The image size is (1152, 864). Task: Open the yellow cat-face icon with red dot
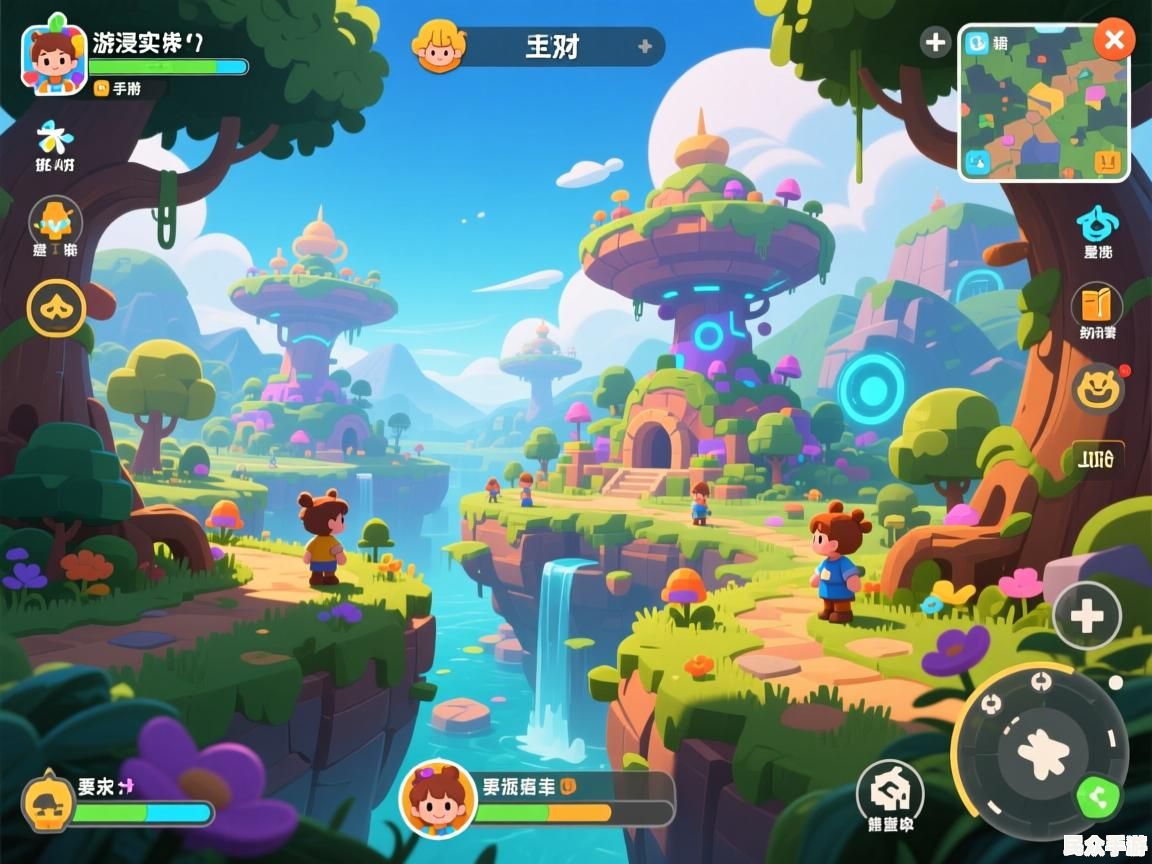coord(1097,386)
